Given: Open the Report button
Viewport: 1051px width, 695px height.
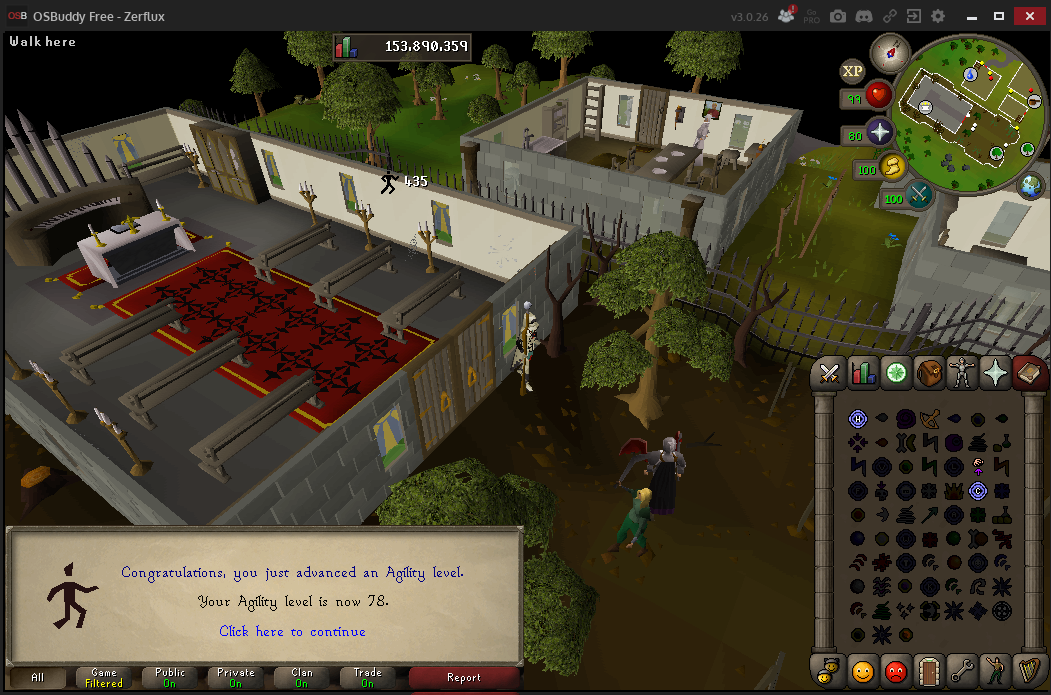Looking at the screenshot, I should (x=464, y=678).
